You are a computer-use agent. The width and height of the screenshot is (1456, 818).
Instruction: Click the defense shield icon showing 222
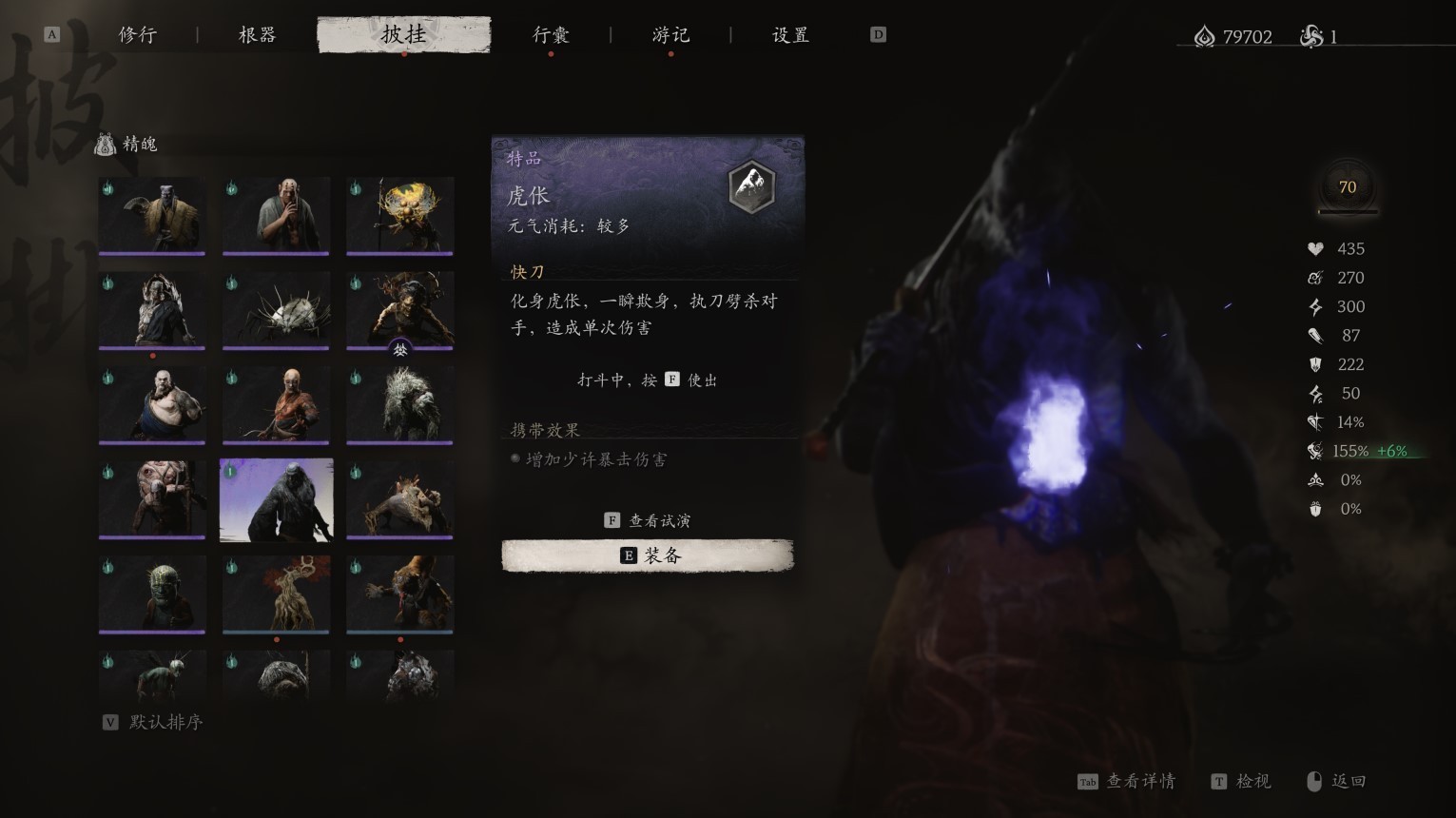point(1315,364)
